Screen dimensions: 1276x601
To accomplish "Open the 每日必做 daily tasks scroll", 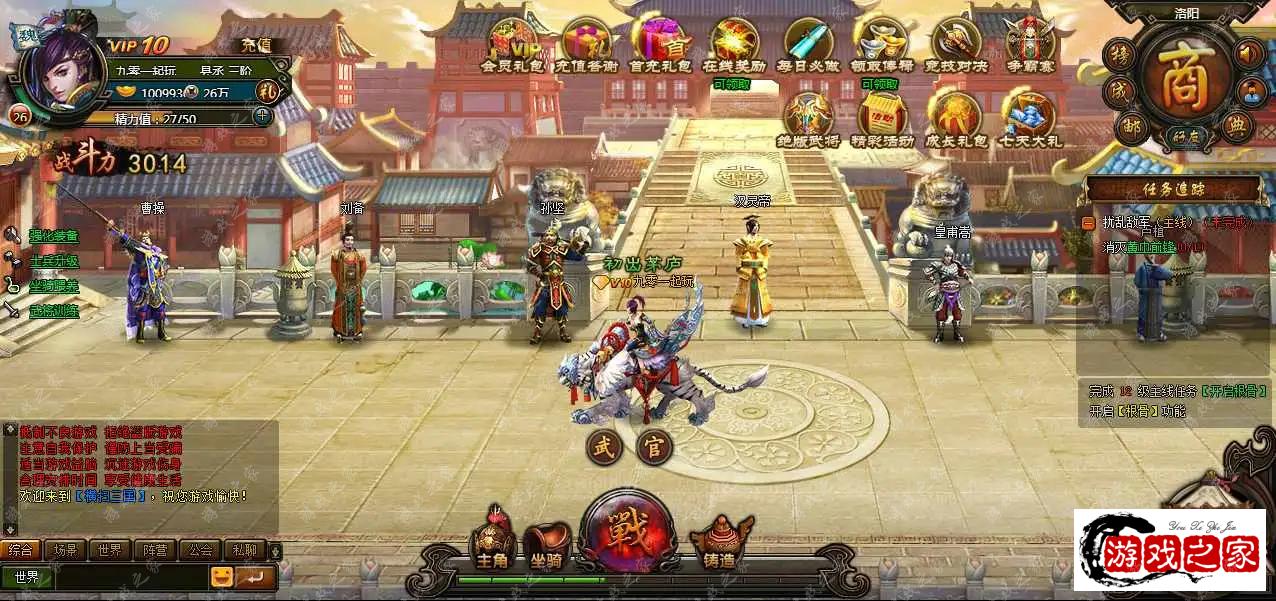I will tap(808, 43).
